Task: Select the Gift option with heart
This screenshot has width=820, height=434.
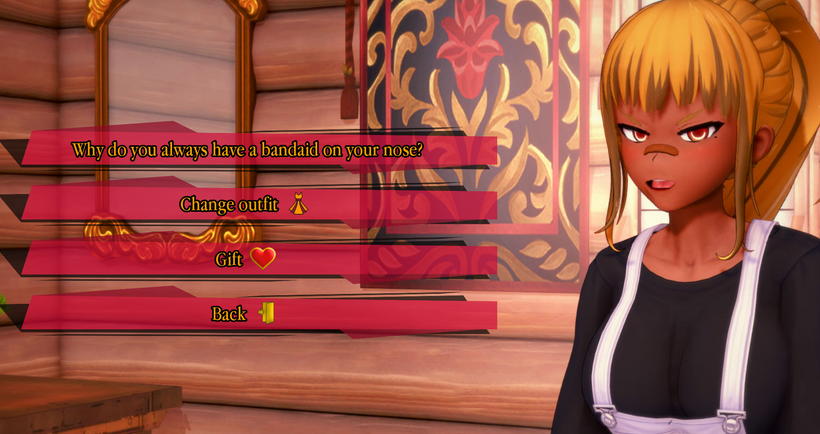Action: [245, 260]
